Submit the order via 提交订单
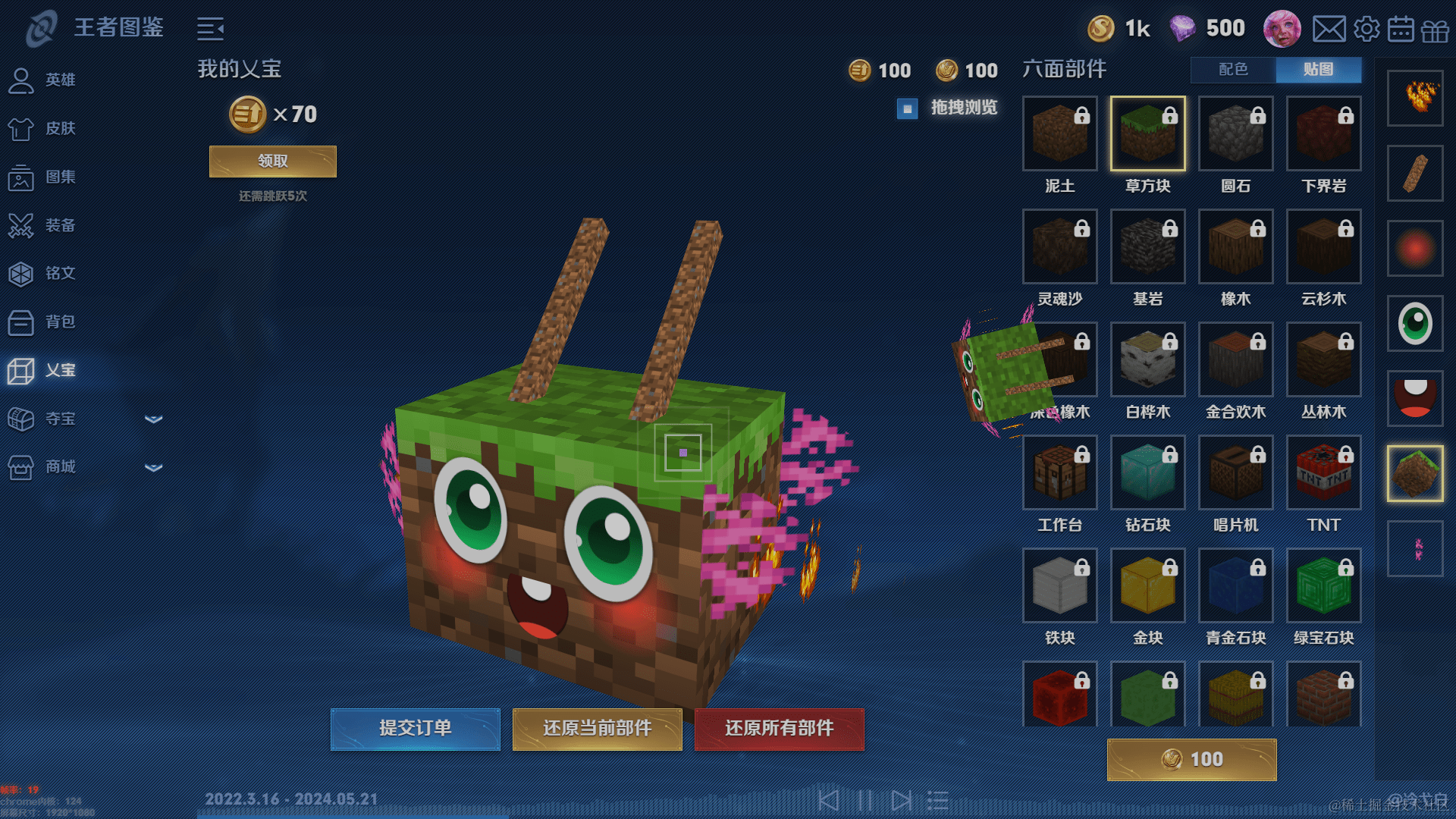1456x819 pixels. point(415,729)
